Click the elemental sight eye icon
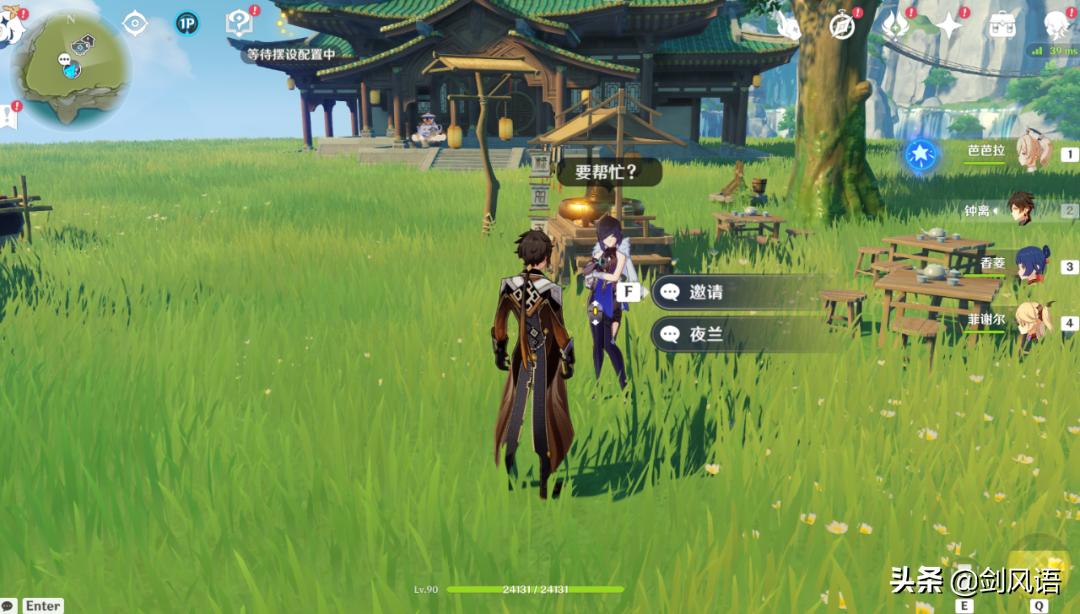The height and width of the screenshot is (614, 1080). point(135,23)
